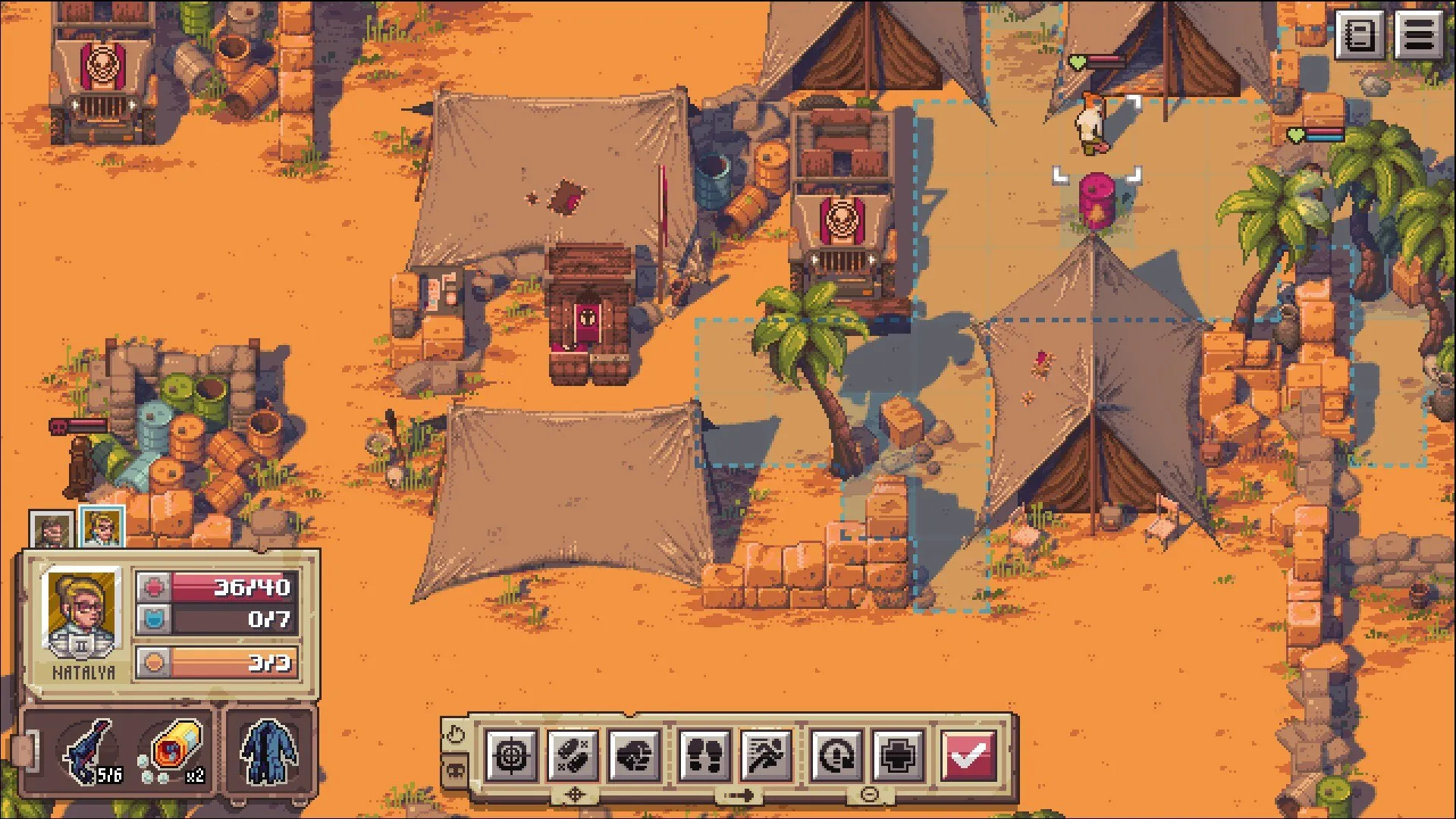Screen dimensions: 1456x819
Task: Use the medical cross heal action
Action: point(898,755)
